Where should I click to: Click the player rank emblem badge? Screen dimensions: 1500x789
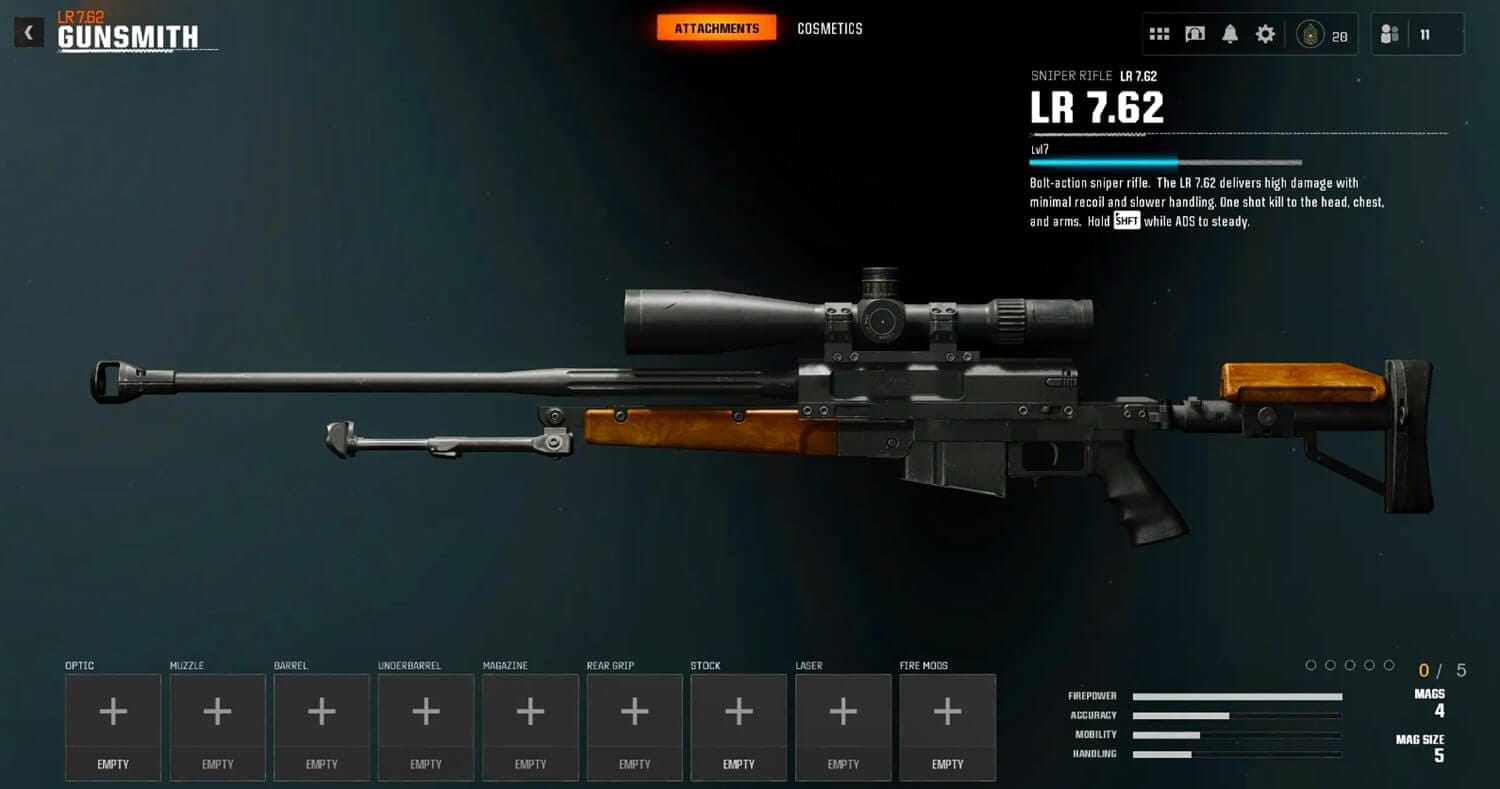[1309, 34]
